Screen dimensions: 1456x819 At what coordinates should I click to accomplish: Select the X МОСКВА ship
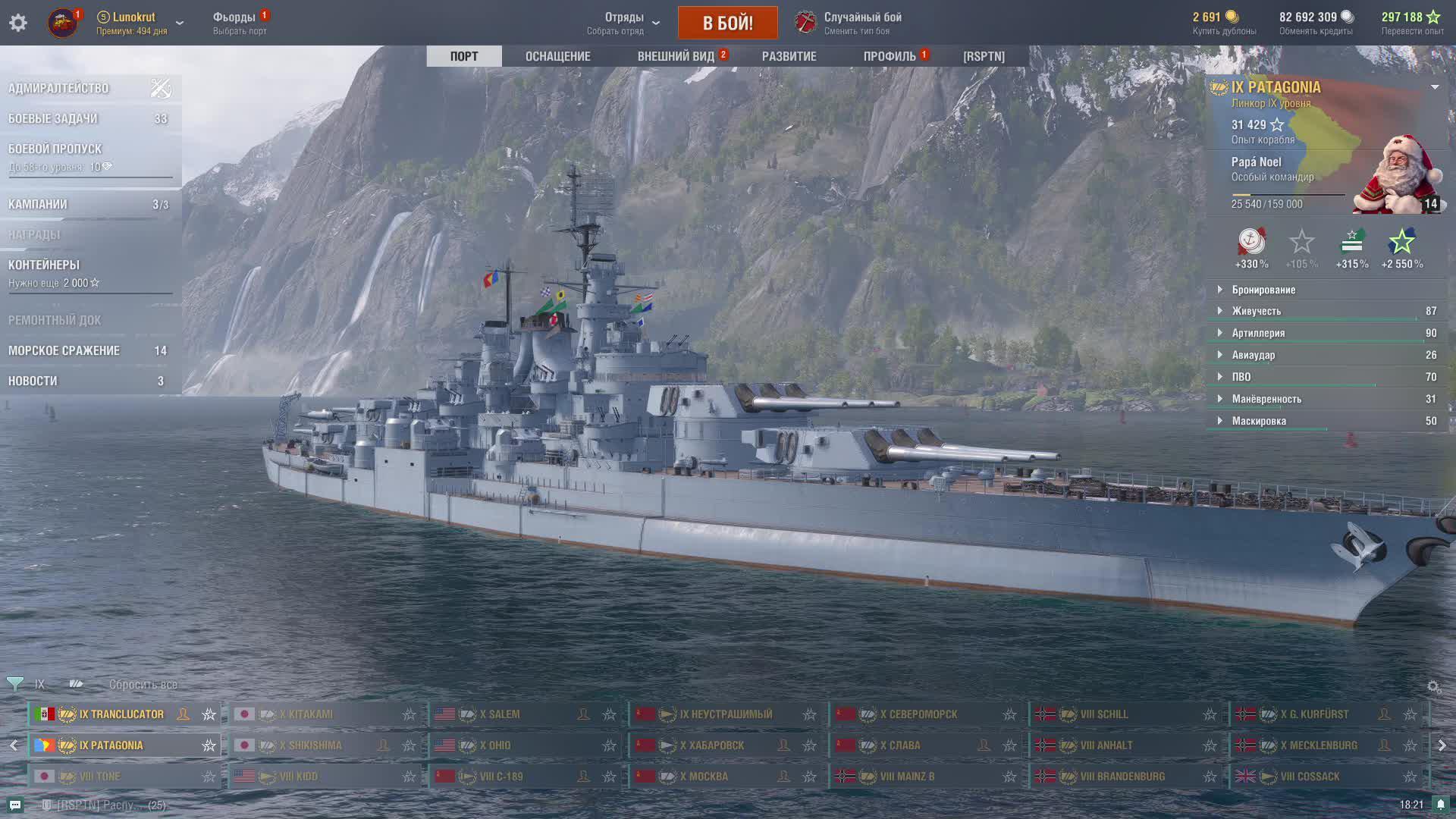click(x=704, y=777)
